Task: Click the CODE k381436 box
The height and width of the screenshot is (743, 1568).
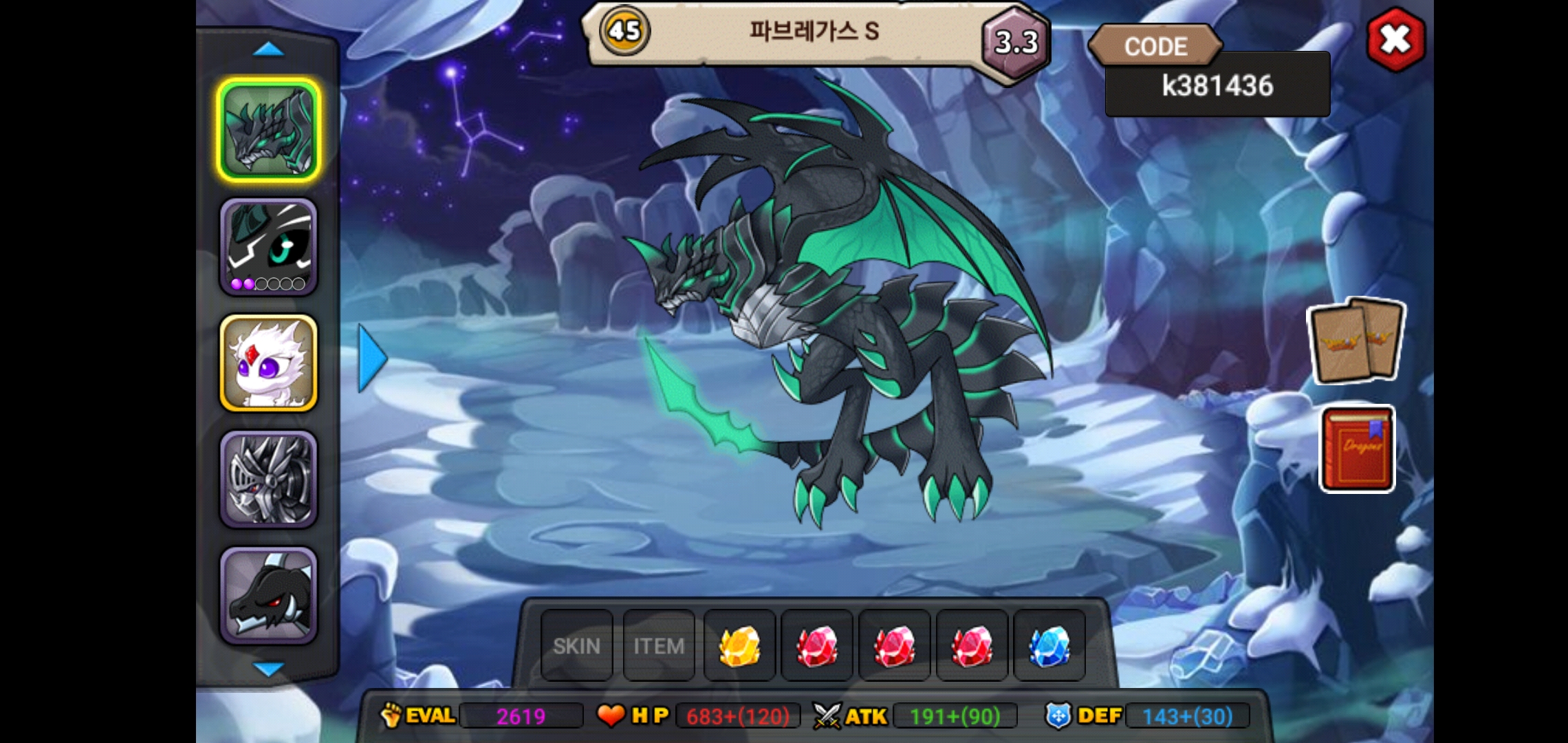Action: coord(1217,85)
